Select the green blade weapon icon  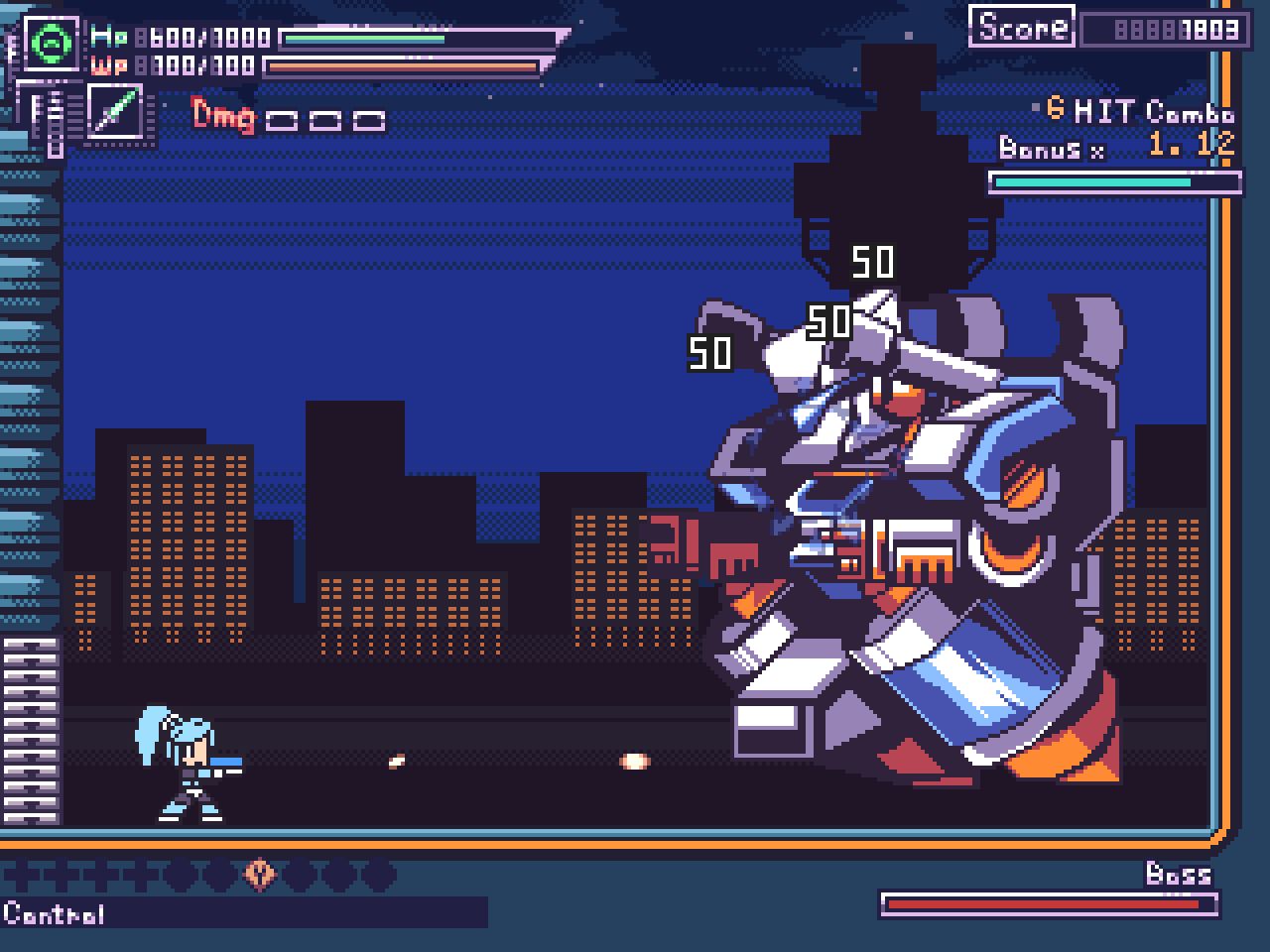click(116, 111)
